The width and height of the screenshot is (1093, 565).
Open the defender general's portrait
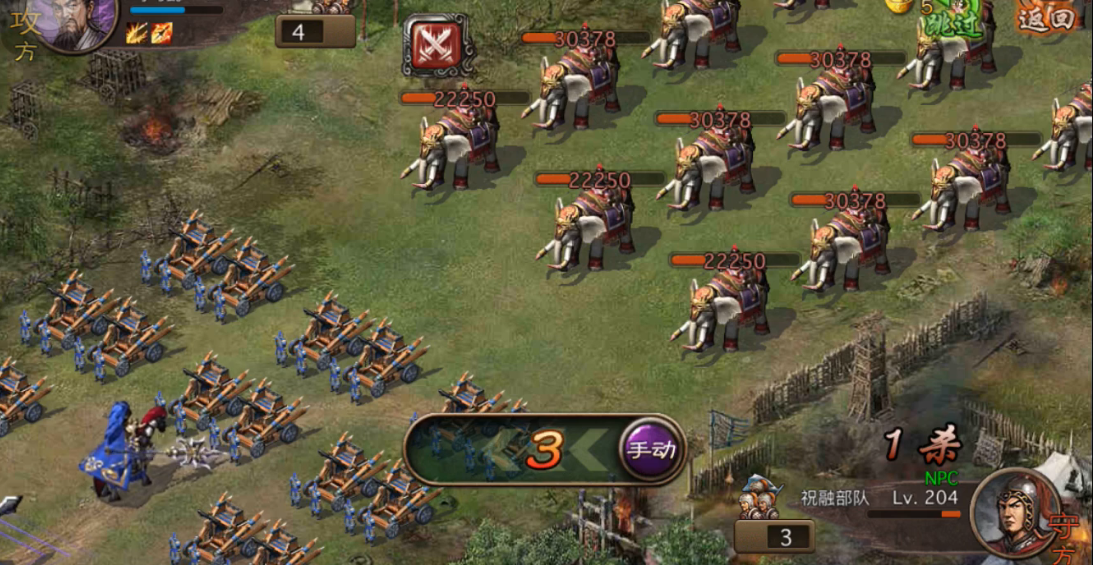[1015, 512]
